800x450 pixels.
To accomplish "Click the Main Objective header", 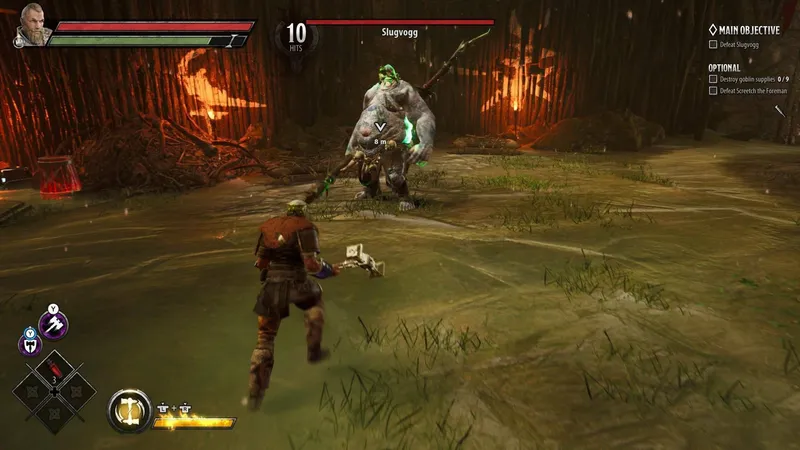I will point(744,30).
